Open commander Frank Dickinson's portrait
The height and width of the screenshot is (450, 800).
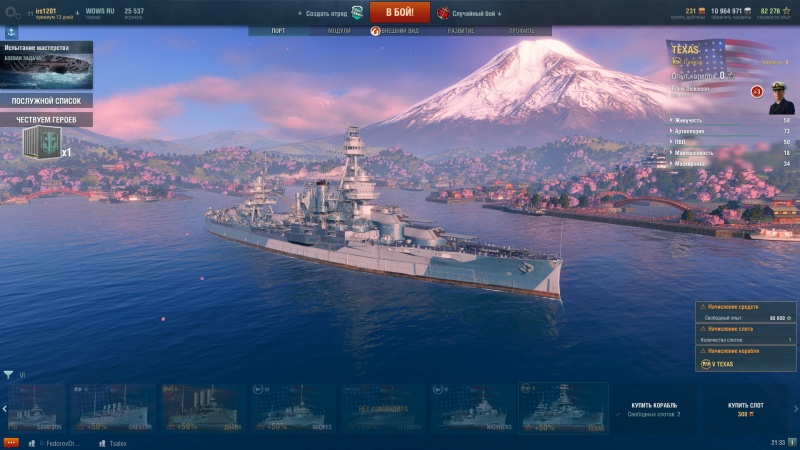(x=780, y=97)
